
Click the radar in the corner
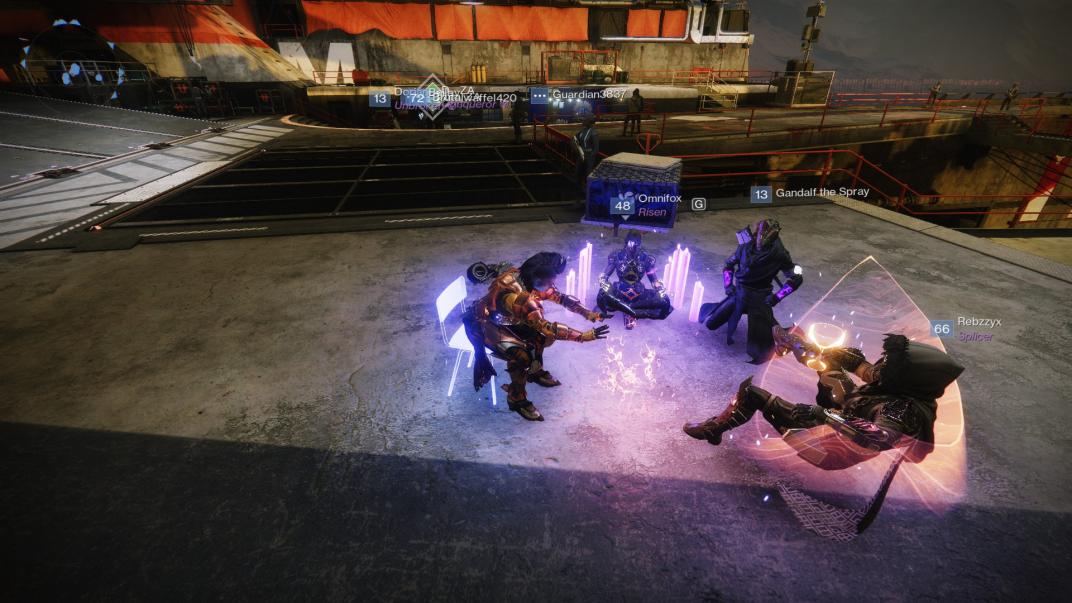72,62
